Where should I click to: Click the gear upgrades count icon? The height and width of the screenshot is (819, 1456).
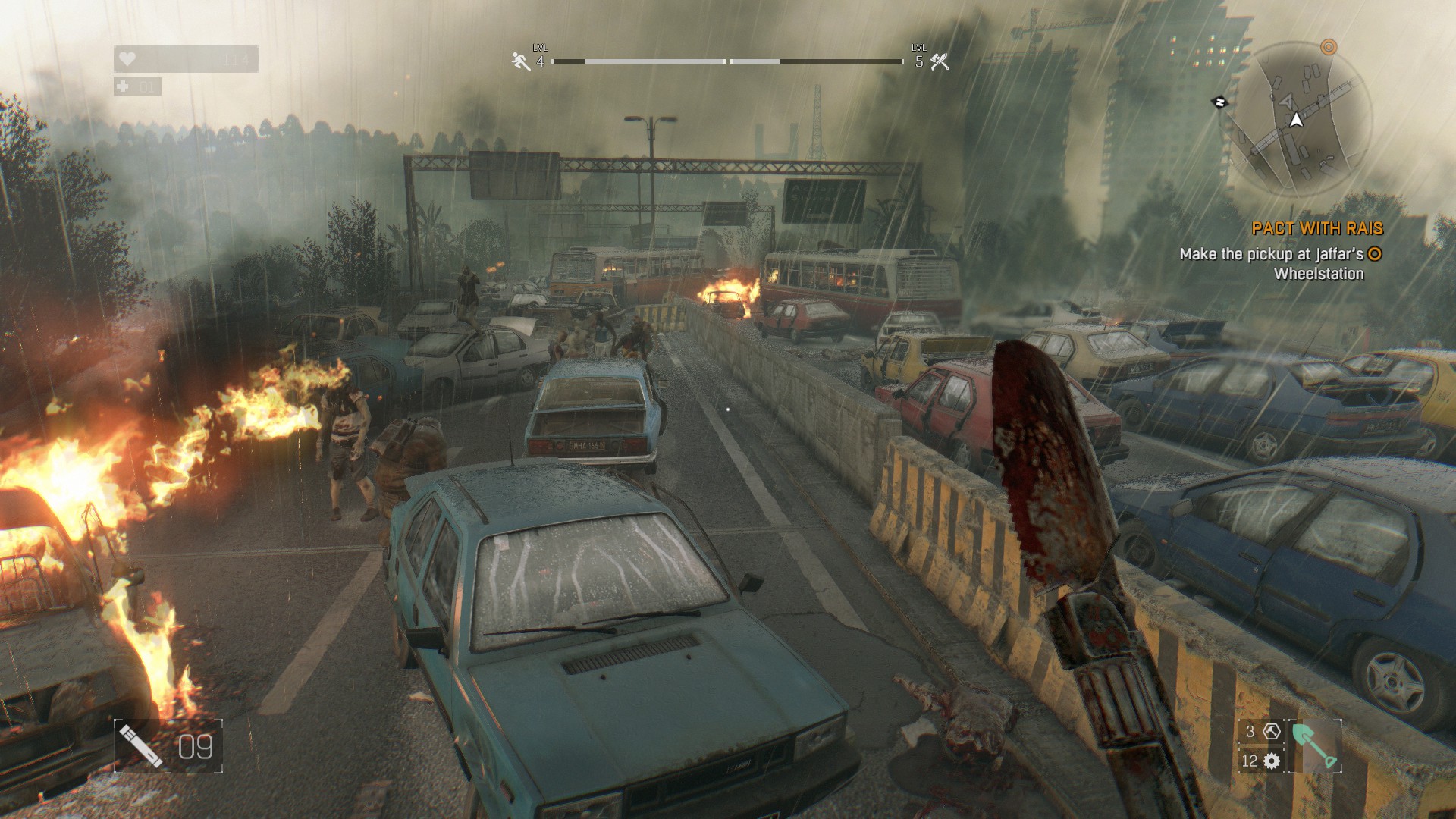[1272, 761]
